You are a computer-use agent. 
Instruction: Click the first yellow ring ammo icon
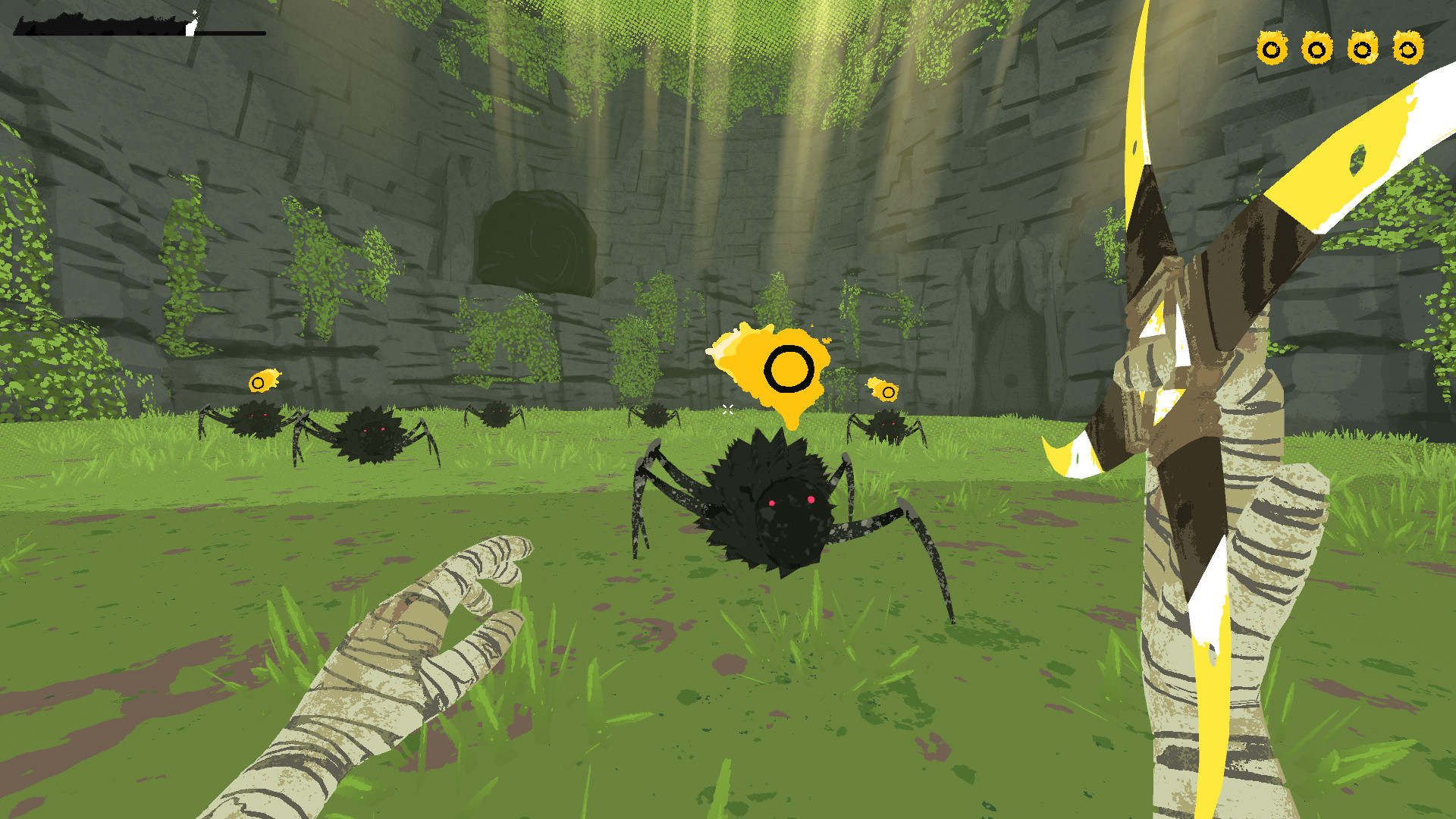(1272, 49)
